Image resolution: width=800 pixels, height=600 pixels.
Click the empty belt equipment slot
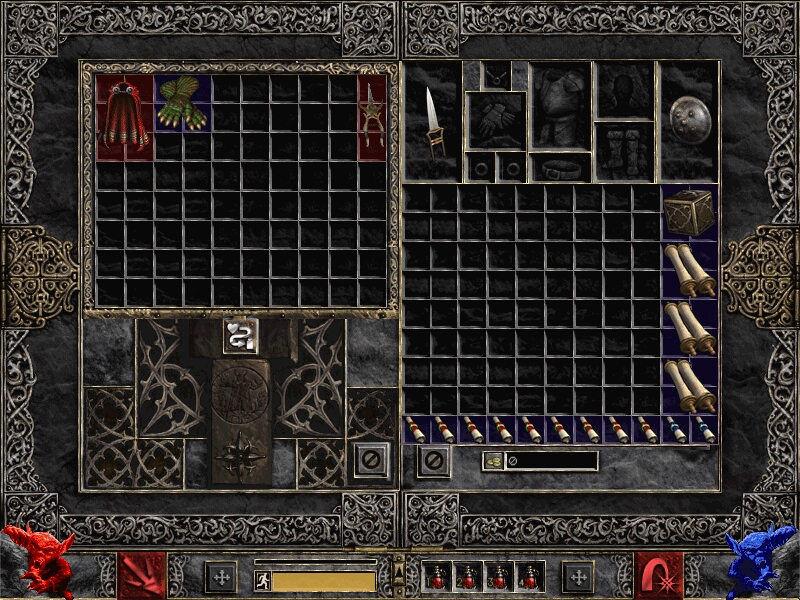tap(560, 168)
